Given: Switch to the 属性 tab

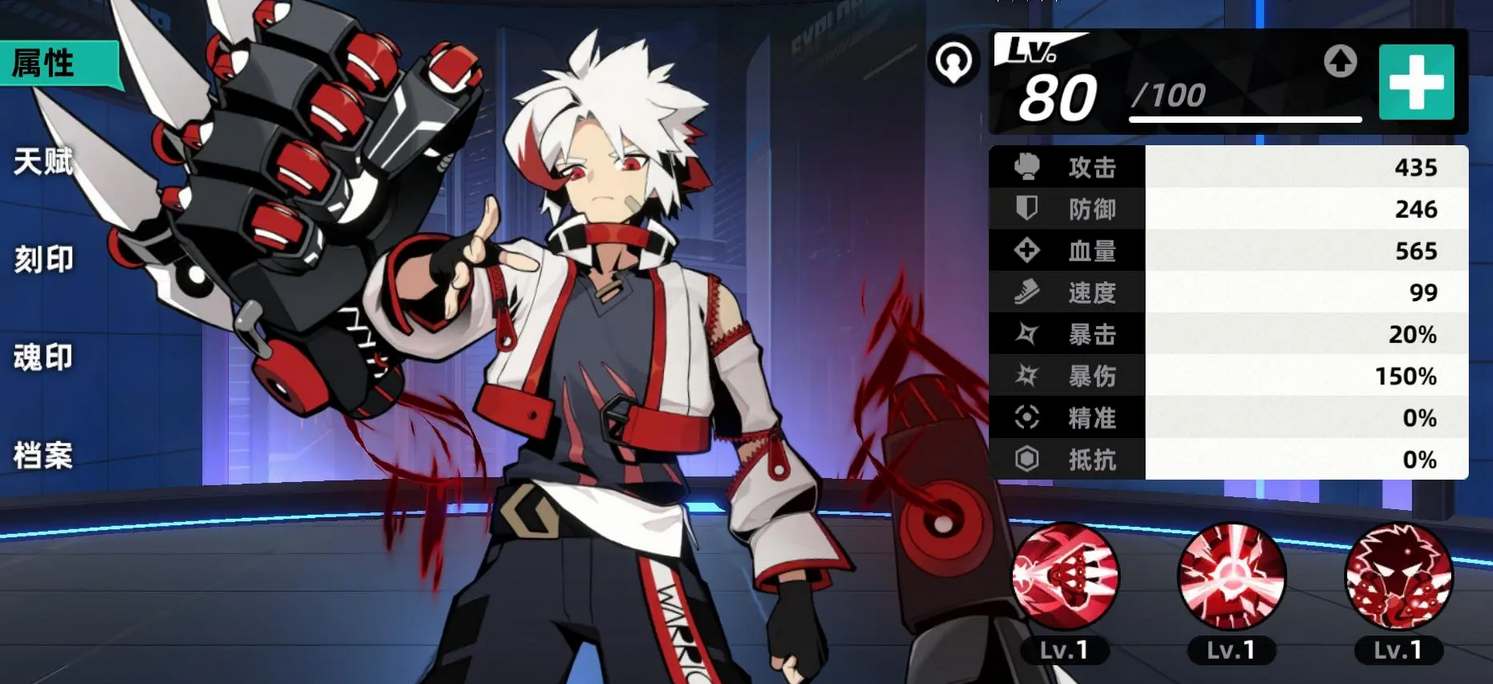Looking at the screenshot, I should 45,64.
